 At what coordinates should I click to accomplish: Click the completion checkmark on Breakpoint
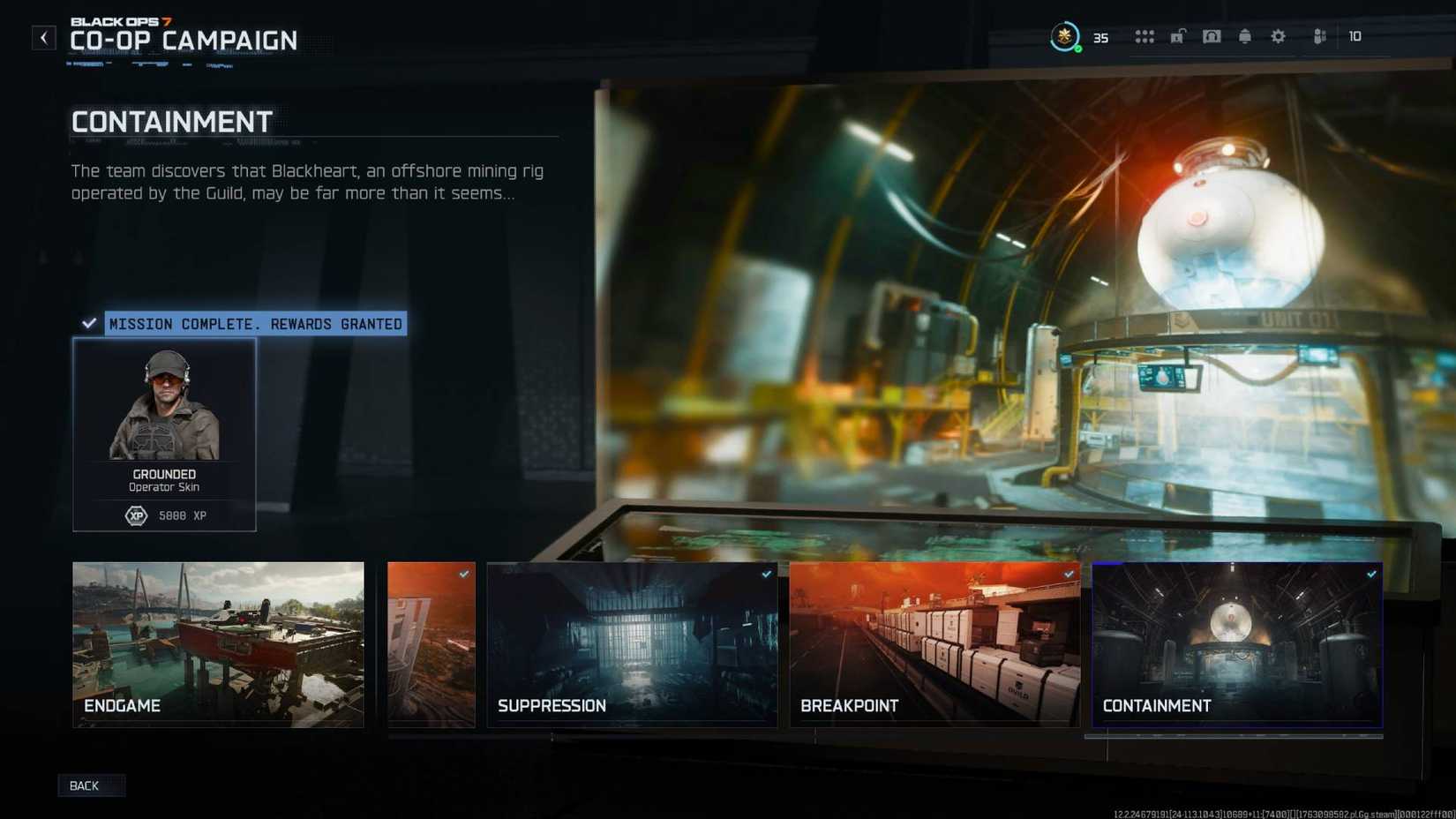pos(1068,573)
